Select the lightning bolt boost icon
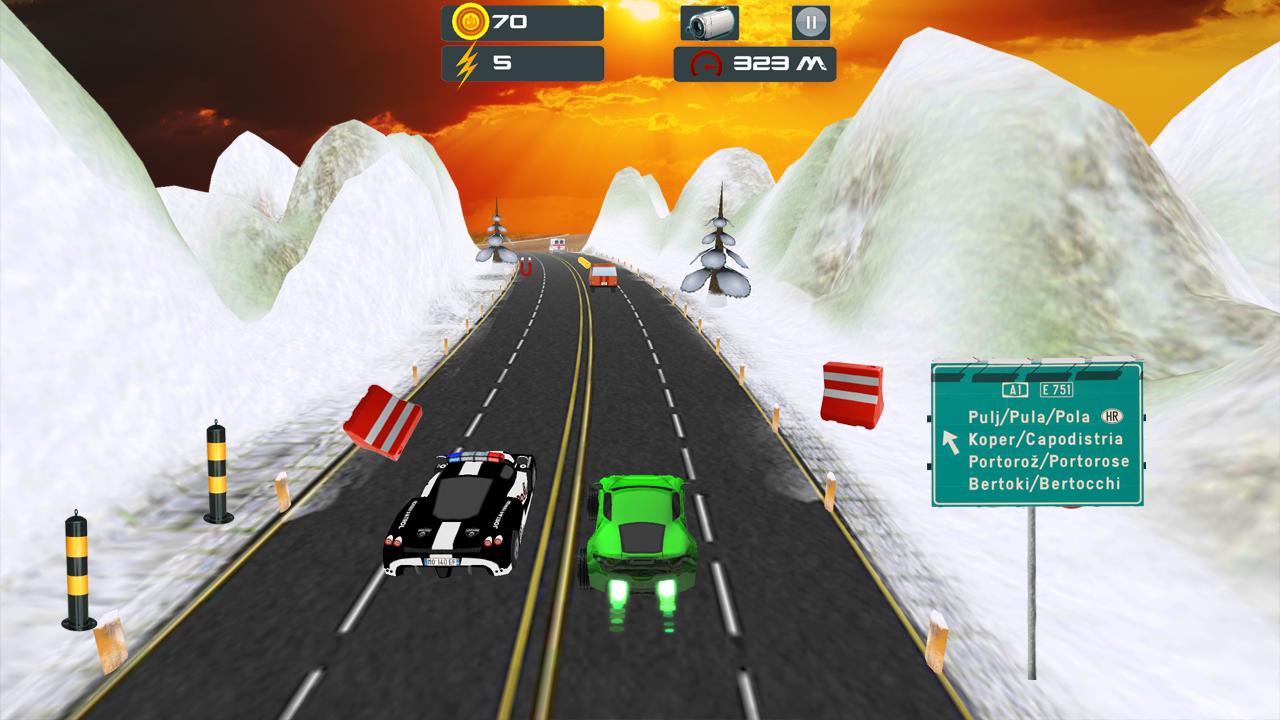 [x=466, y=62]
